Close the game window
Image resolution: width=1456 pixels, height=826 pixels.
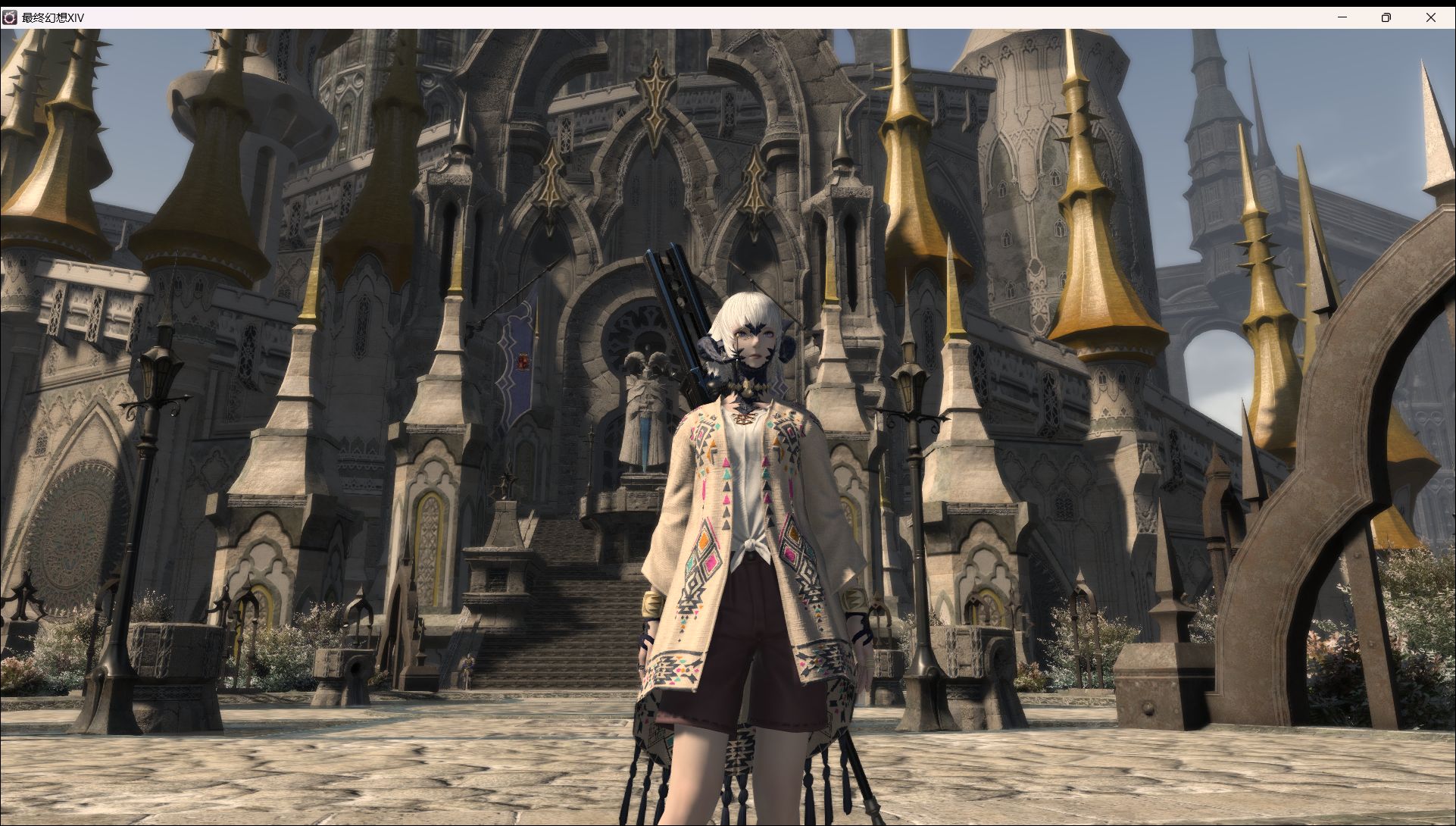[1430, 17]
